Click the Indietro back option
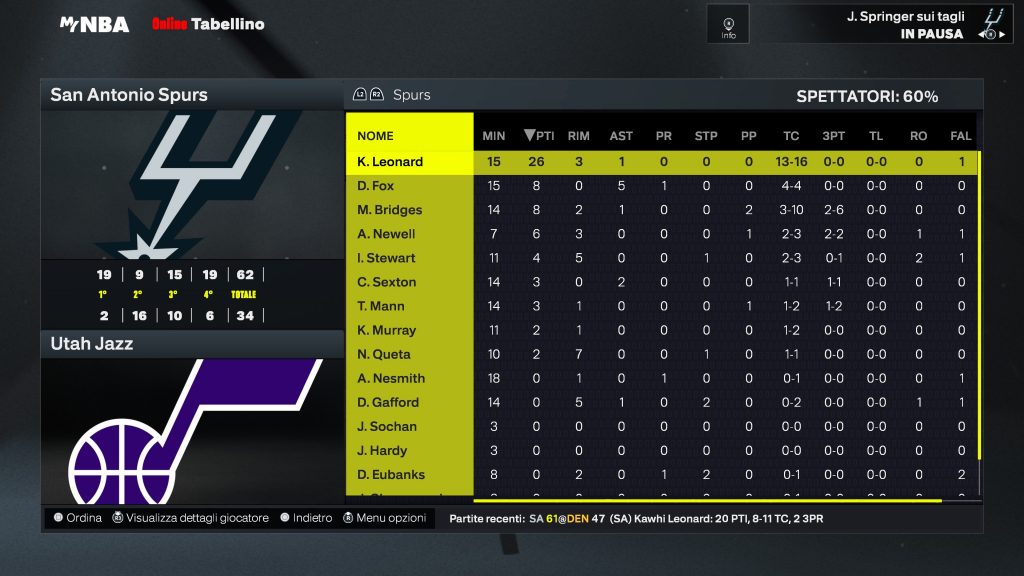The image size is (1024, 576). click(x=306, y=518)
